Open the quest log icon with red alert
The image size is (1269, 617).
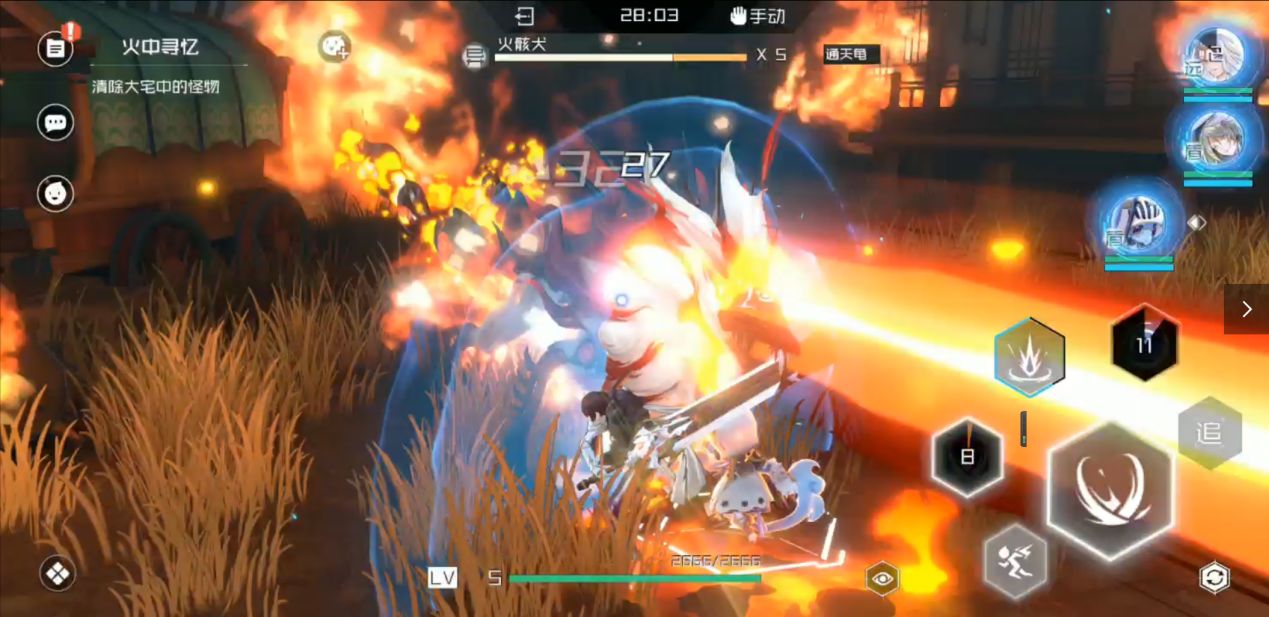[56, 48]
